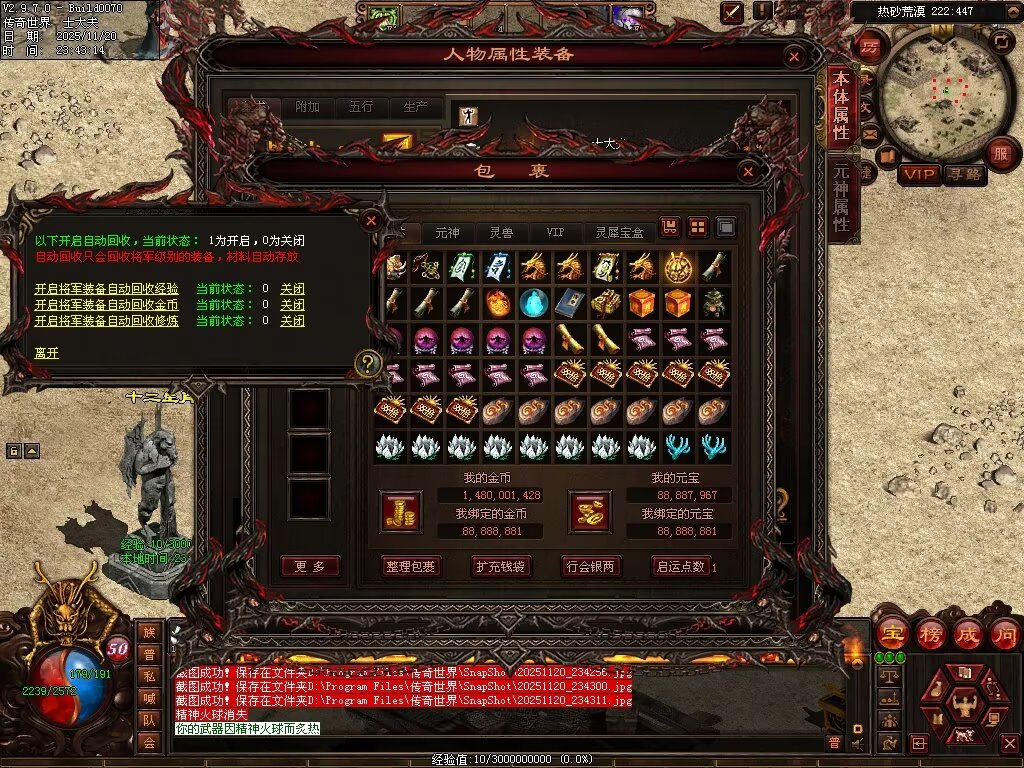This screenshot has height=768, width=1024.
Task: Show more options with 更多 button
Action: 309,566
